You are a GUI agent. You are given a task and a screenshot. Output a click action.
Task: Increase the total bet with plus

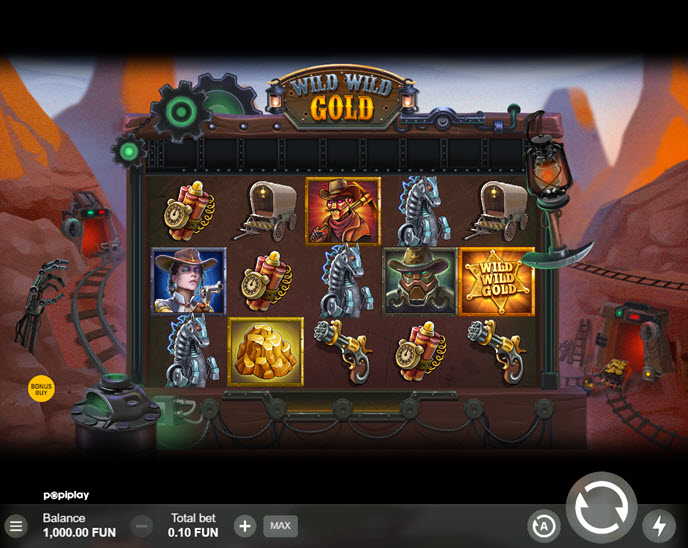(245, 525)
